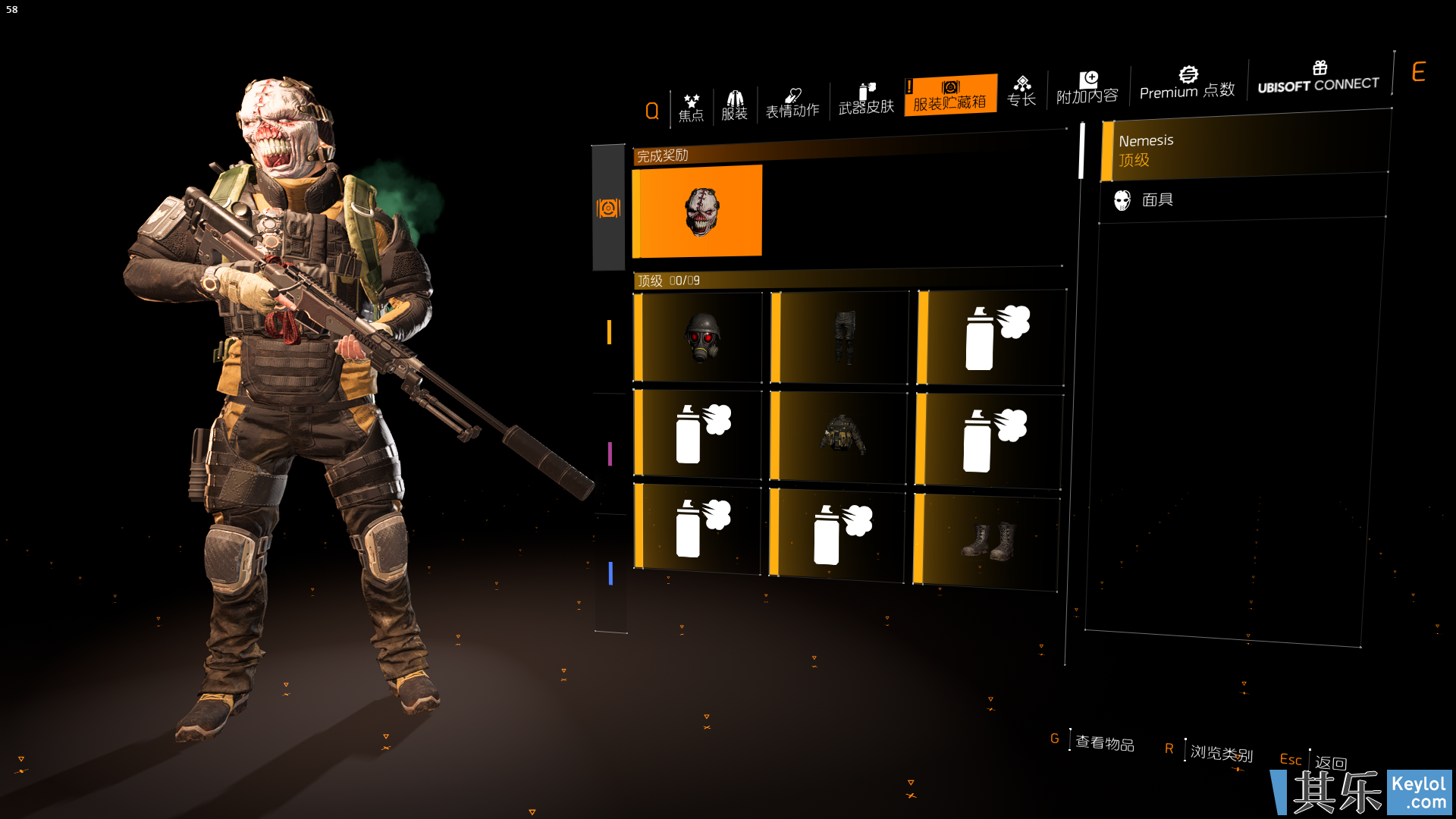Viewport: 1456px width, 819px height.
Task: Open the 专长 tab
Action: (x=1021, y=92)
